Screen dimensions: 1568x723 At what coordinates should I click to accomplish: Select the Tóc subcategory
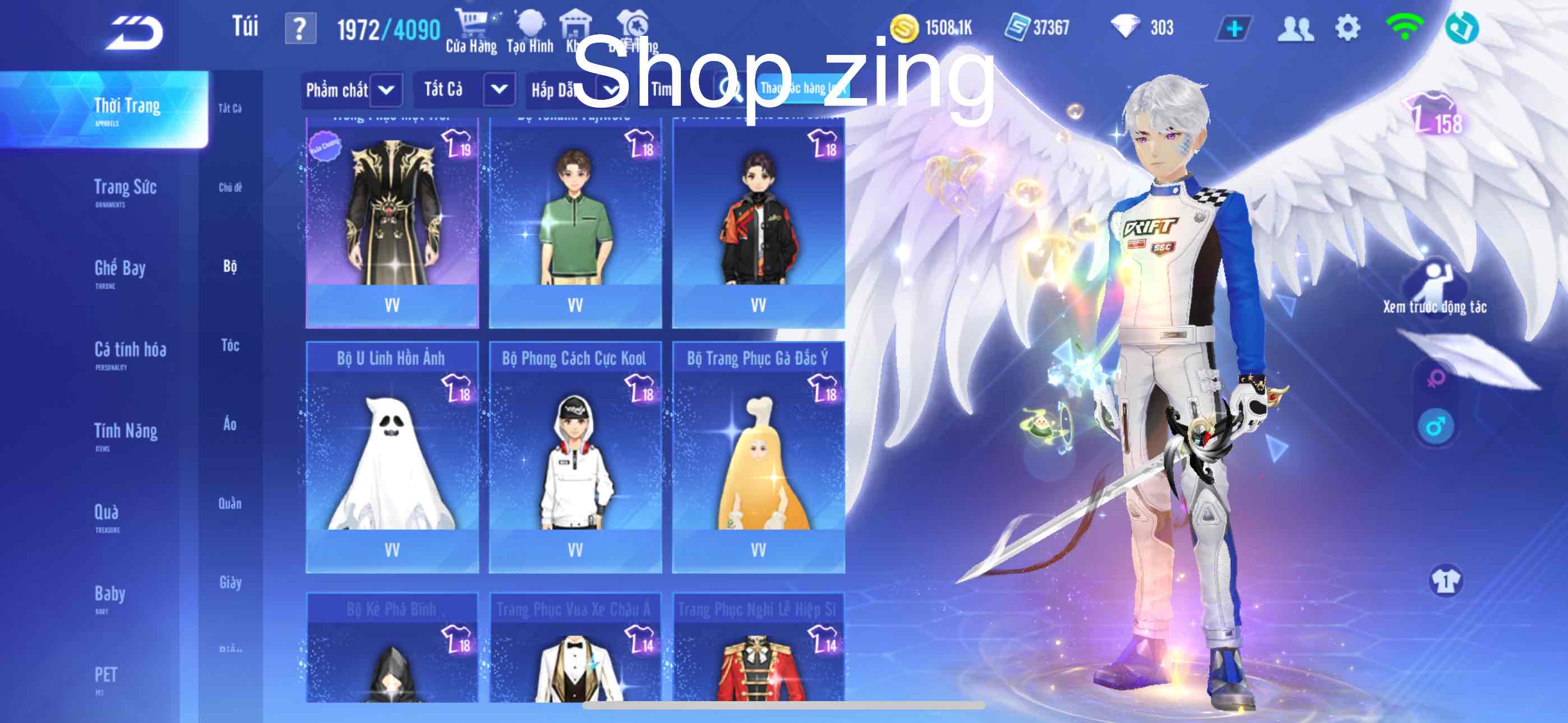click(230, 346)
